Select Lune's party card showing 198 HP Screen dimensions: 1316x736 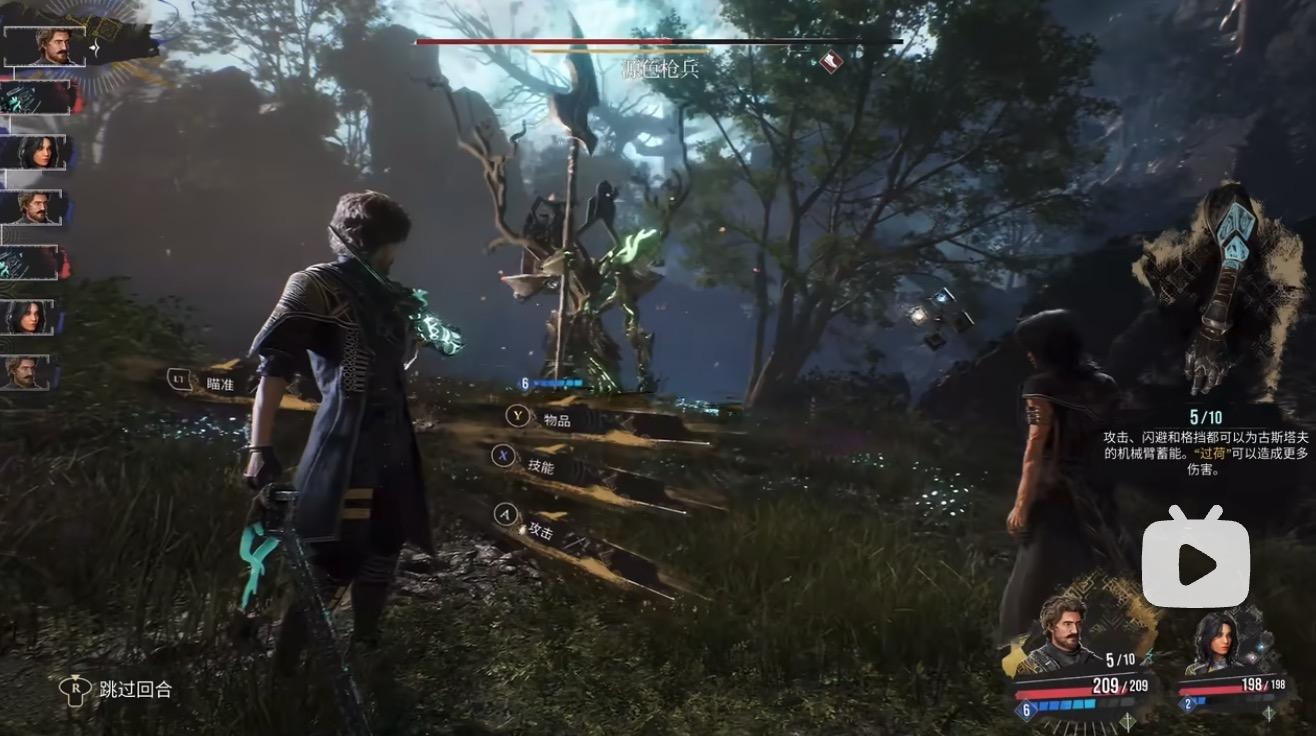1234,664
